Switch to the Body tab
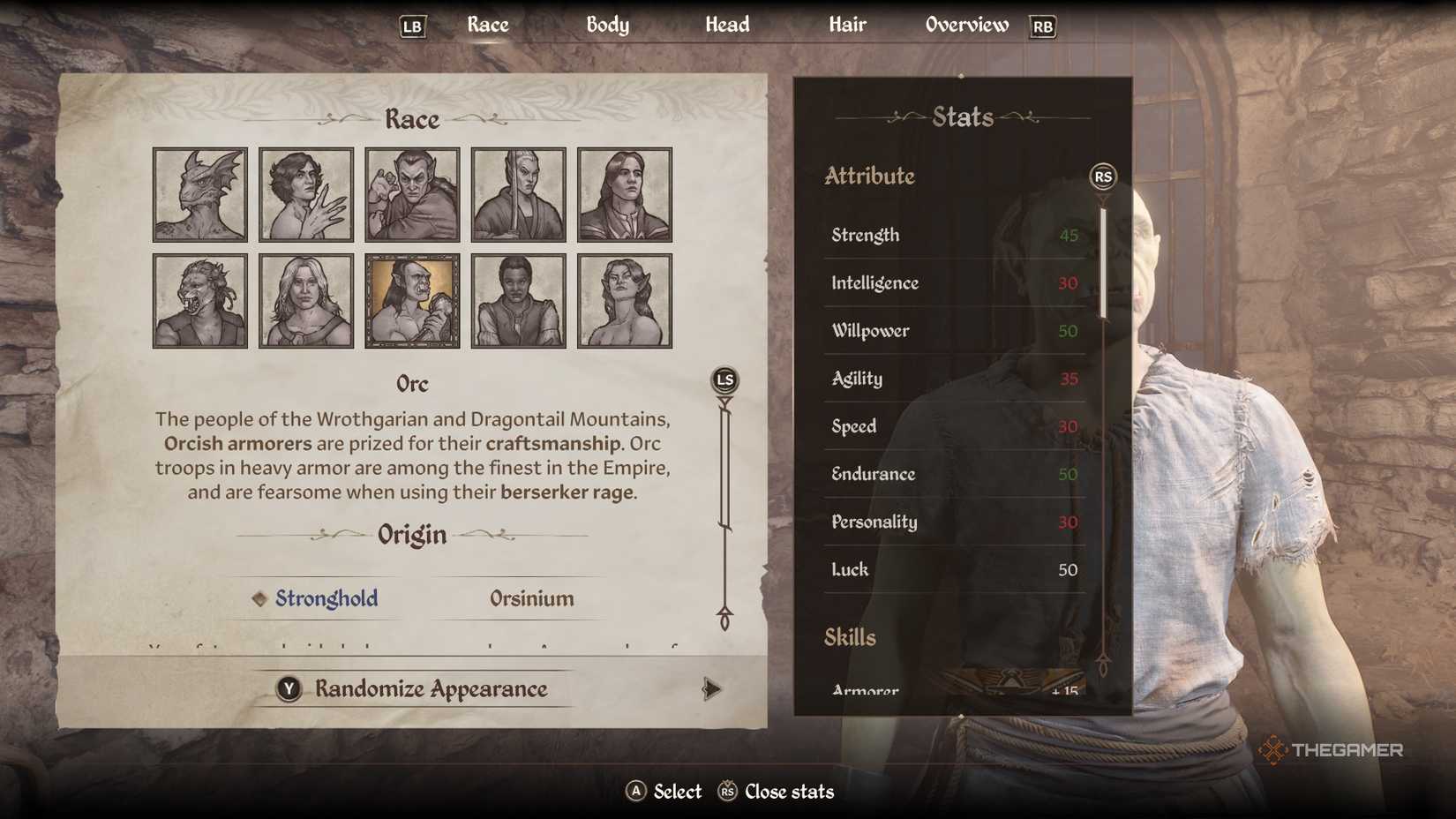The image size is (1456, 819). tap(607, 25)
